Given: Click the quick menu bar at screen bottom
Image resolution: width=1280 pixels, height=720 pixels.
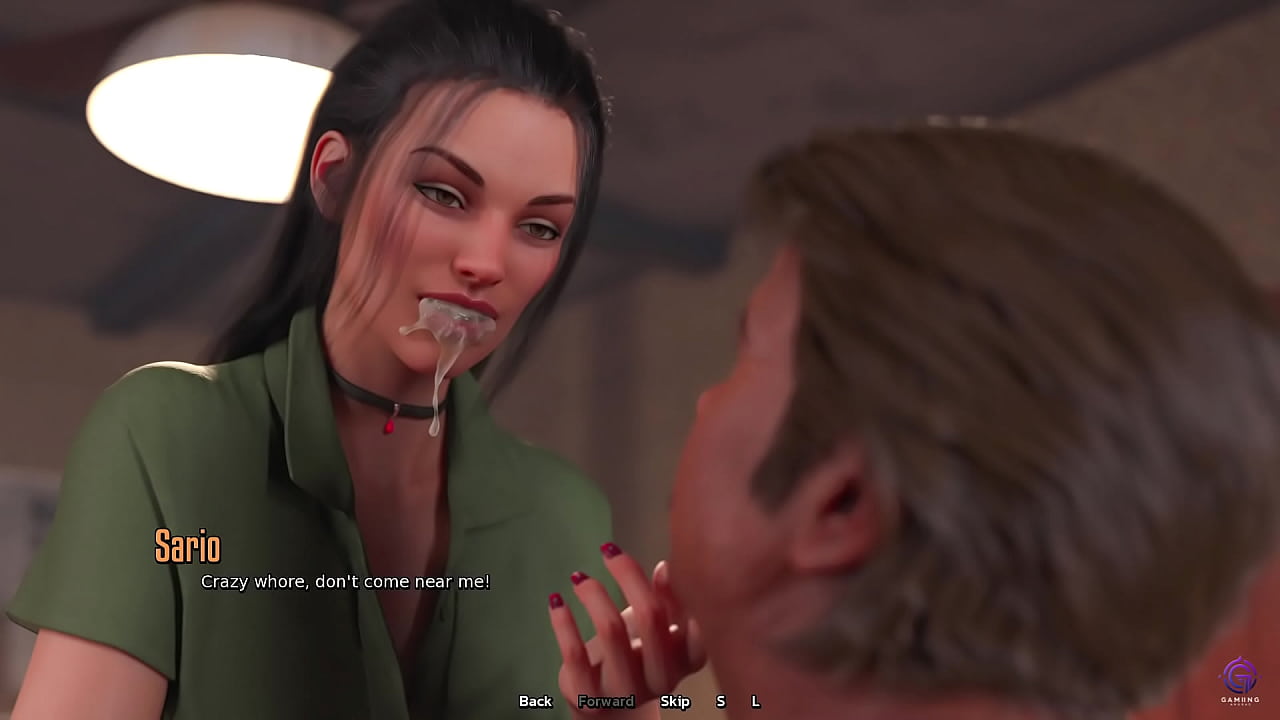Looking at the screenshot, I should tap(645, 702).
